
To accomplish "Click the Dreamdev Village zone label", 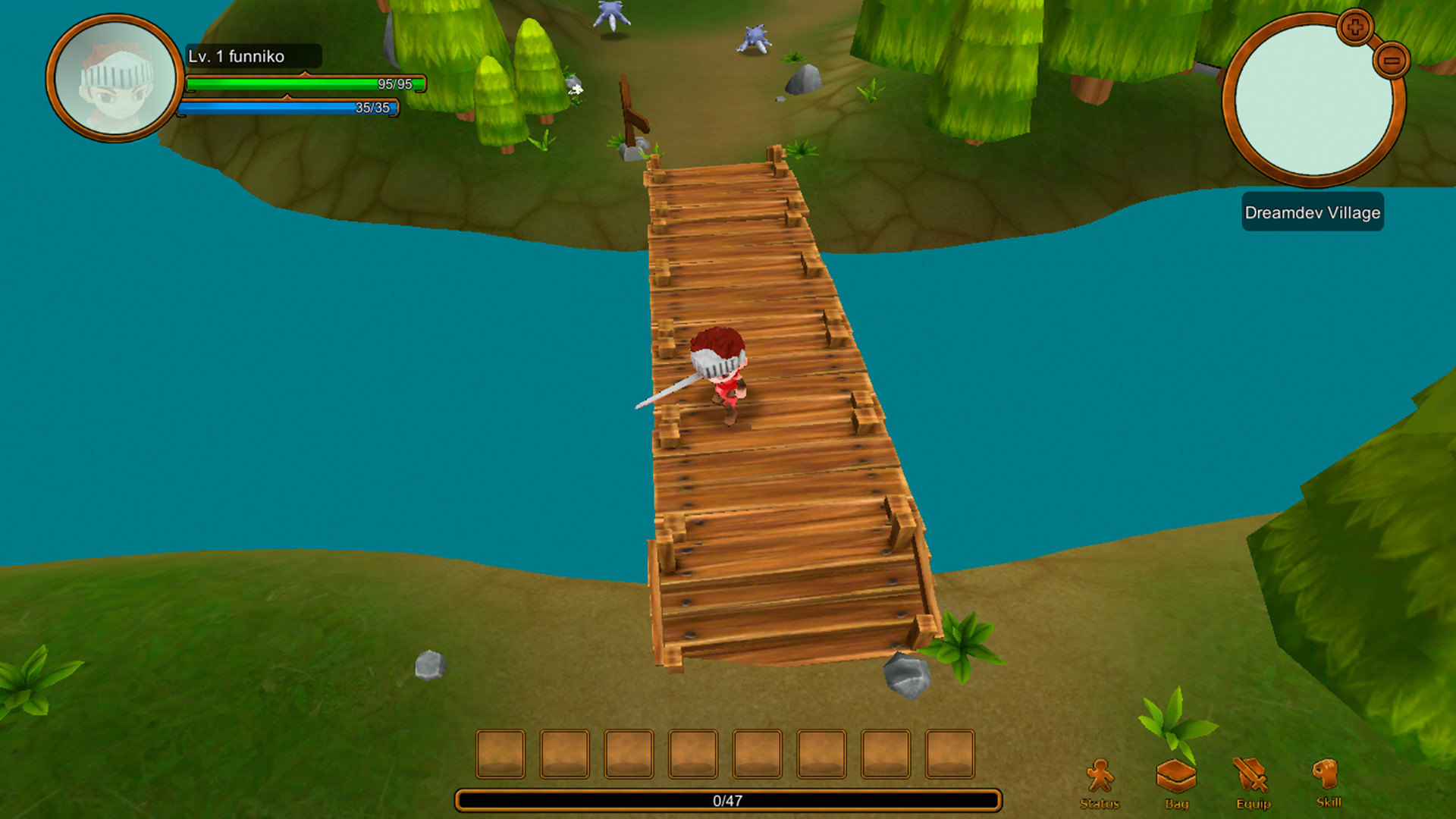I will pyautogui.click(x=1312, y=213).
